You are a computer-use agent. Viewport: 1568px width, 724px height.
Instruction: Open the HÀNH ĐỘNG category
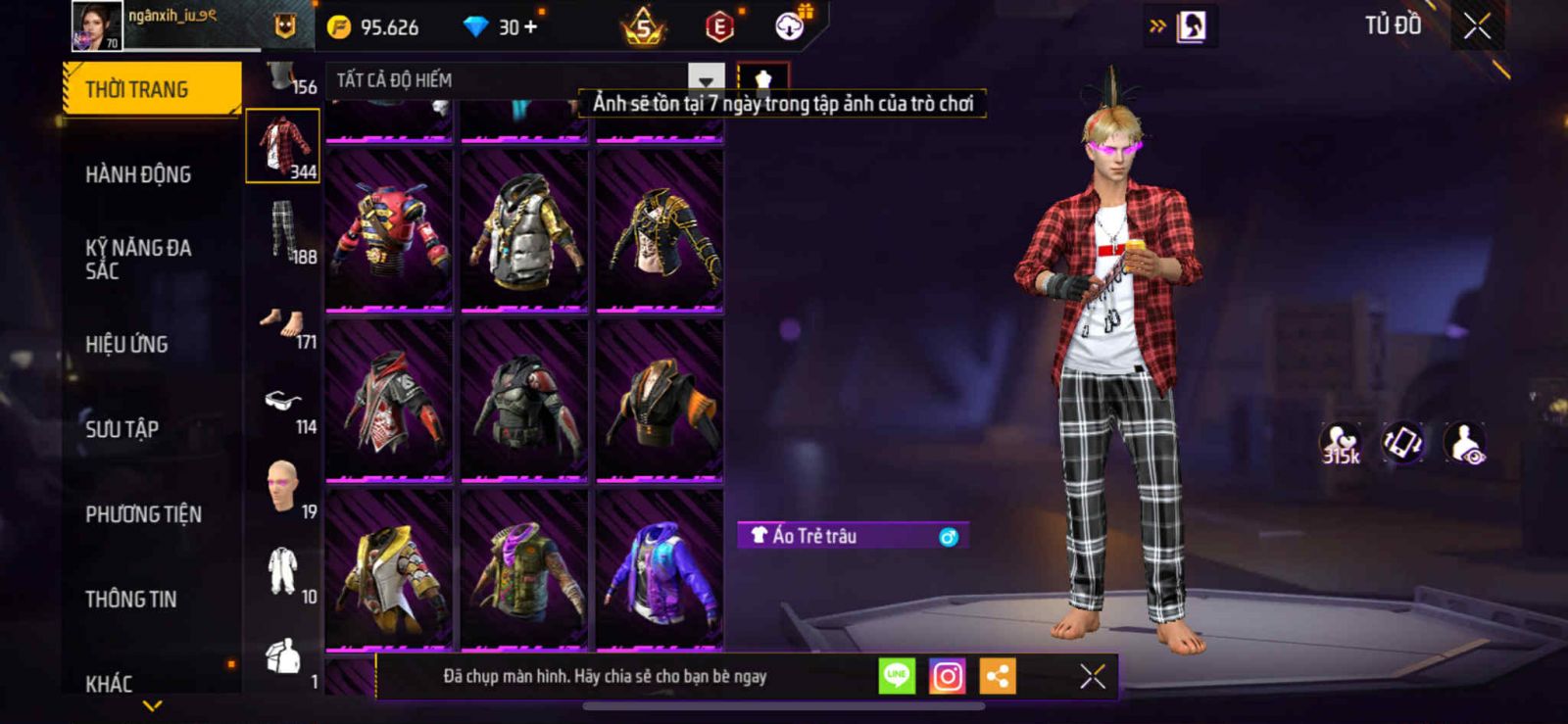(x=138, y=174)
